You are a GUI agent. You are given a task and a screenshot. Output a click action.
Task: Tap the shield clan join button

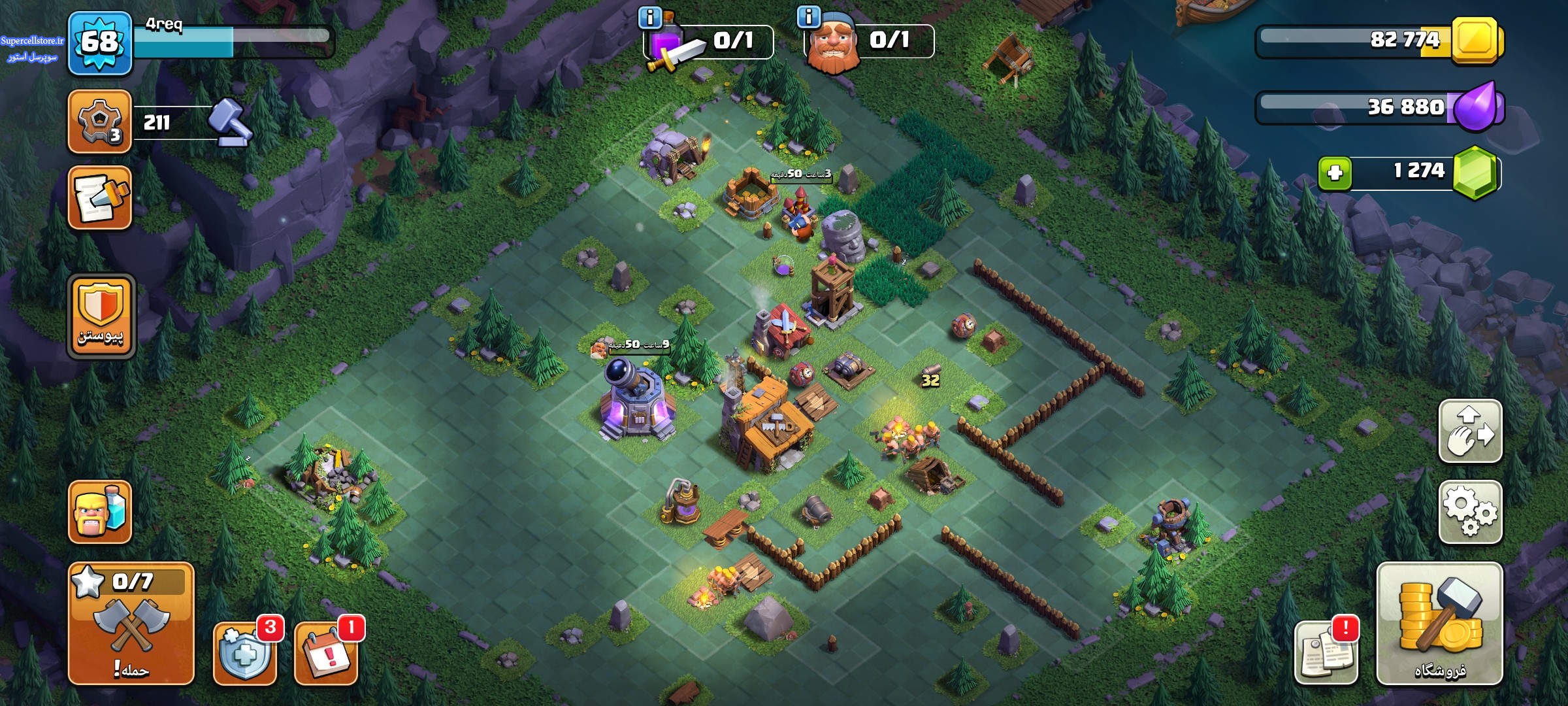tap(101, 316)
